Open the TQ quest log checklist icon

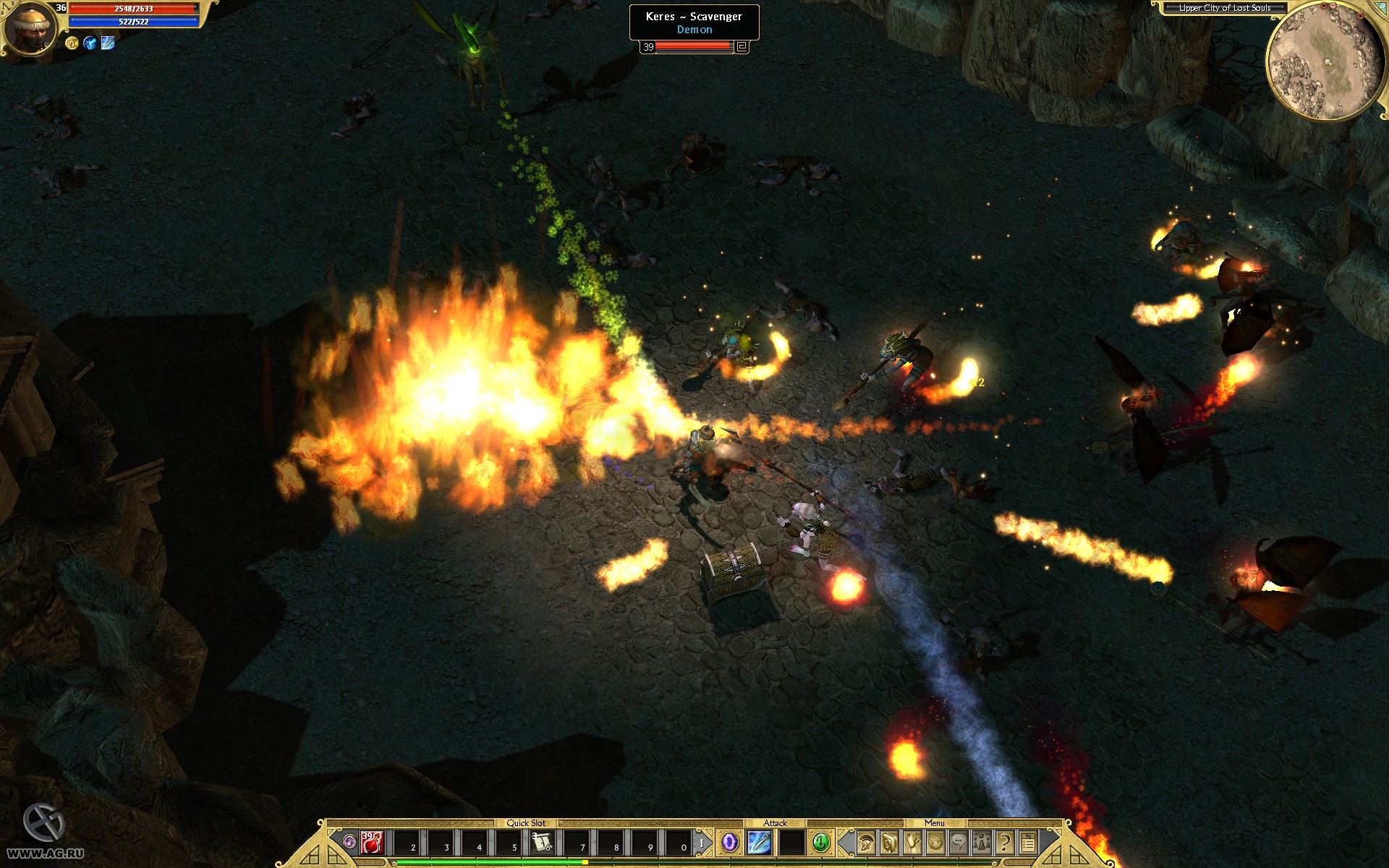1029,843
